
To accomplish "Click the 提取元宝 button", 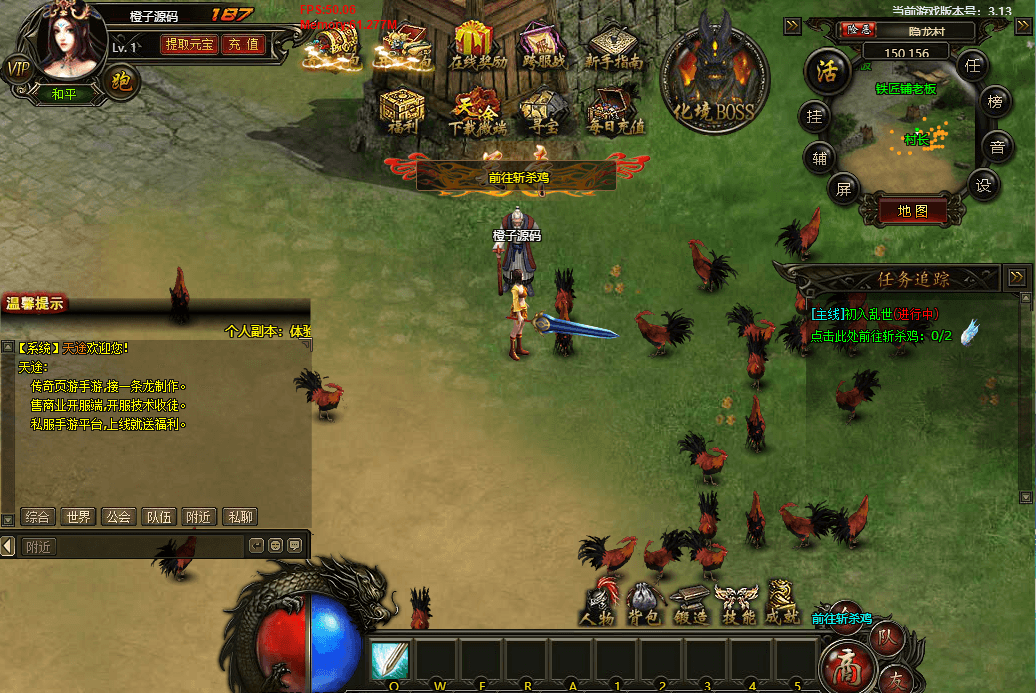I will coord(189,45).
